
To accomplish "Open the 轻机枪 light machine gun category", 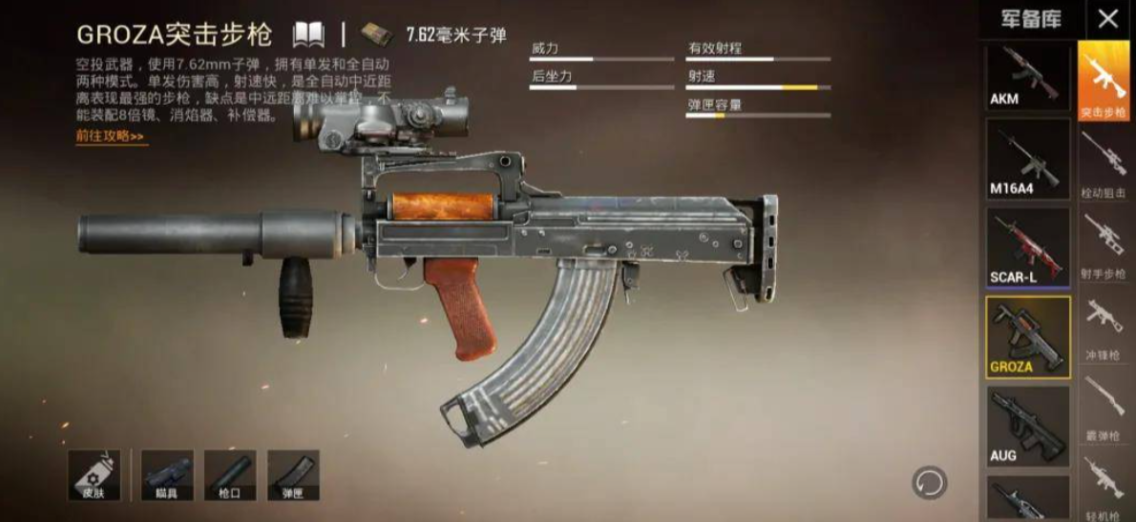I will pyautogui.click(x=1104, y=485).
